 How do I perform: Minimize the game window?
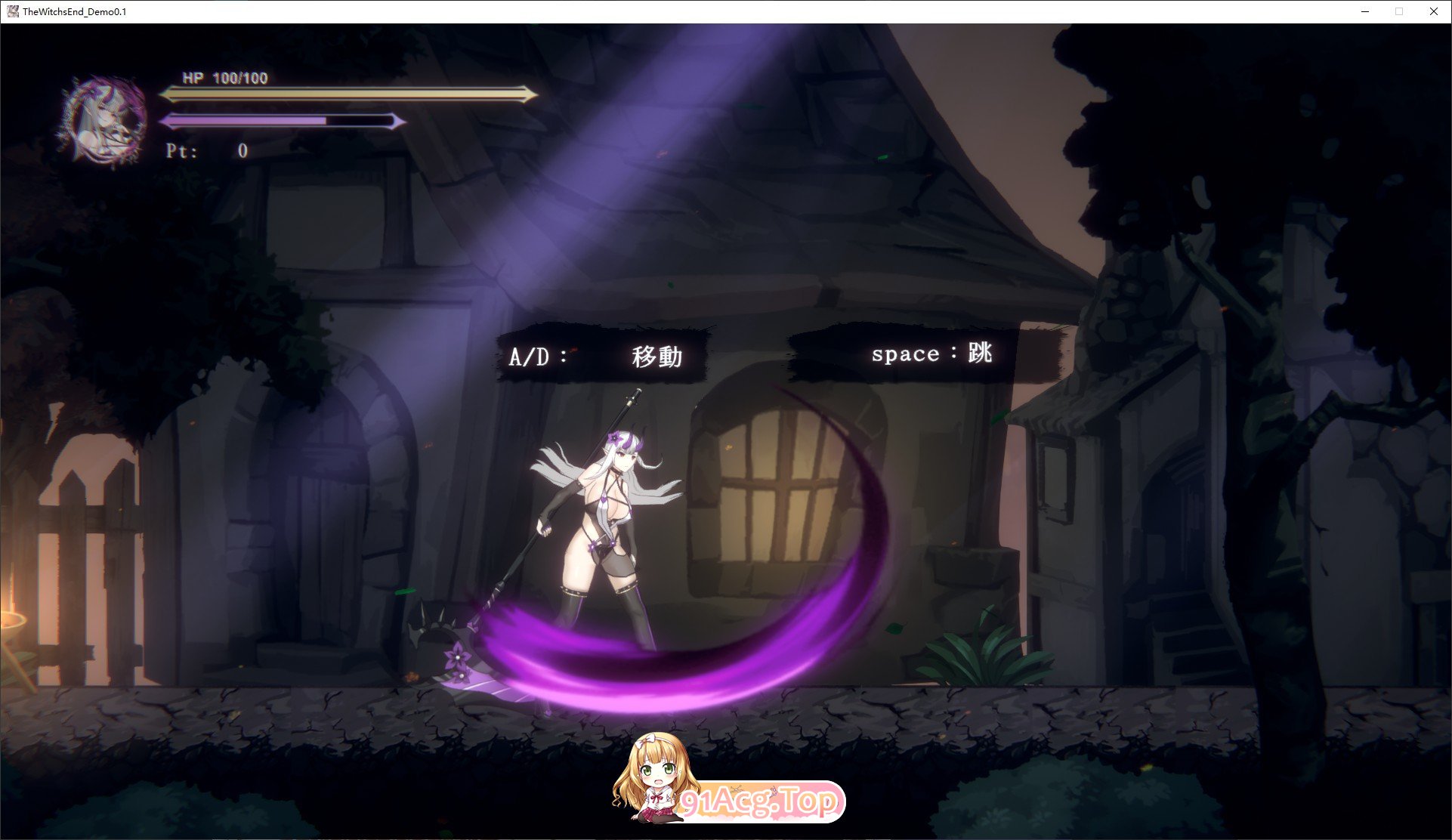point(1364,11)
